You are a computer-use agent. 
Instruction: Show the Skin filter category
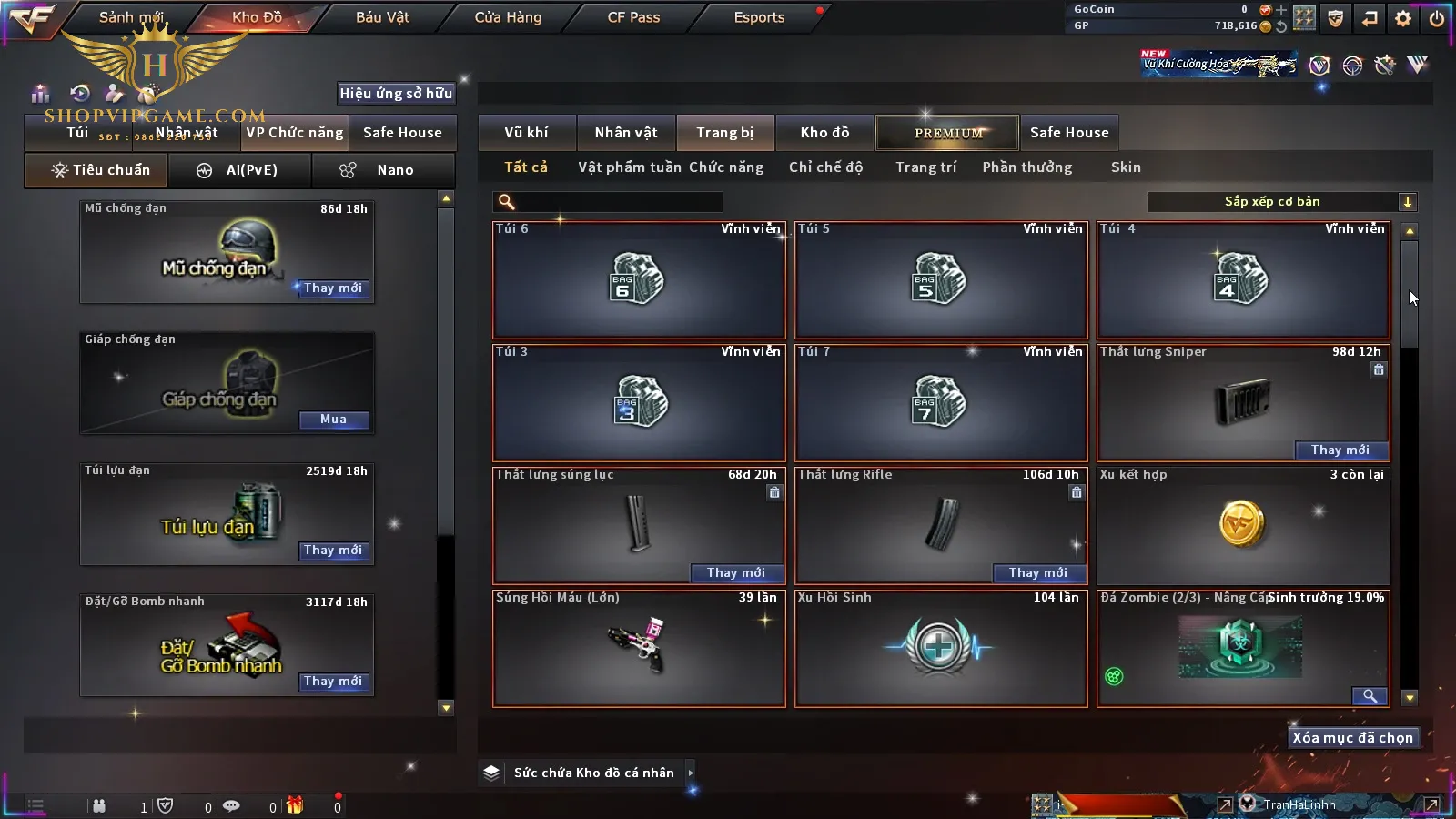coord(1126,167)
